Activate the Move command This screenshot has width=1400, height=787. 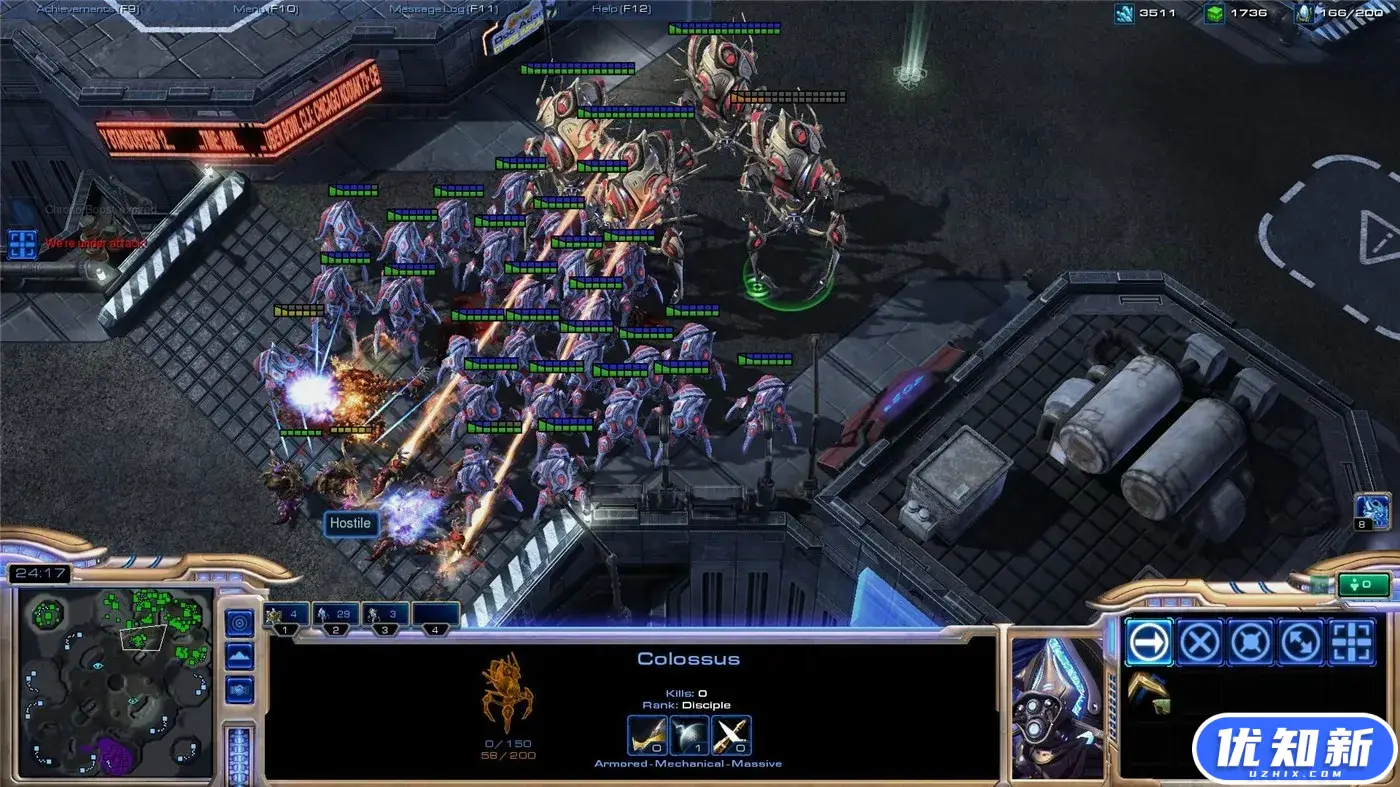click(x=1149, y=642)
